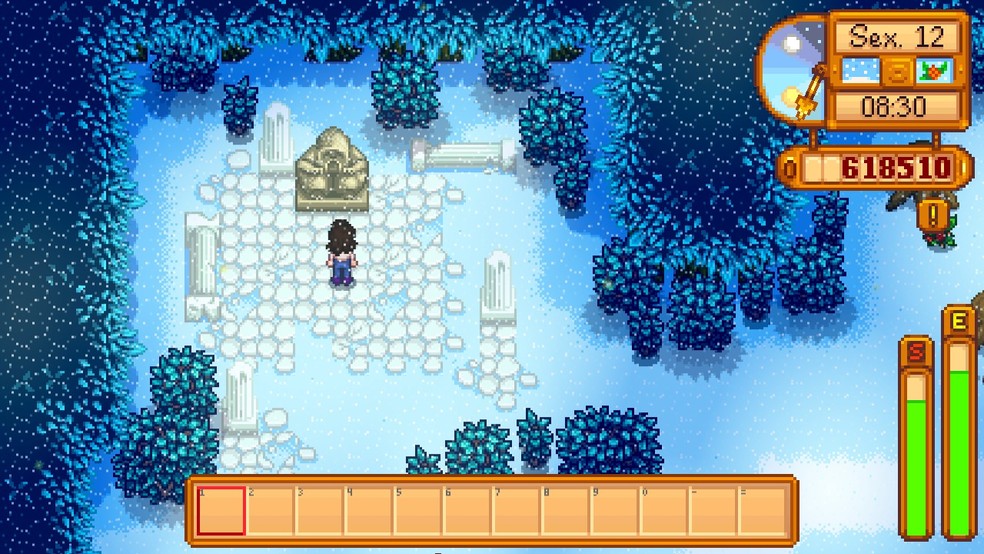The image size is (984, 554).
Task: Choose the hotbar slot labeled 0
Action: pyautogui.click(x=663, y=510)
